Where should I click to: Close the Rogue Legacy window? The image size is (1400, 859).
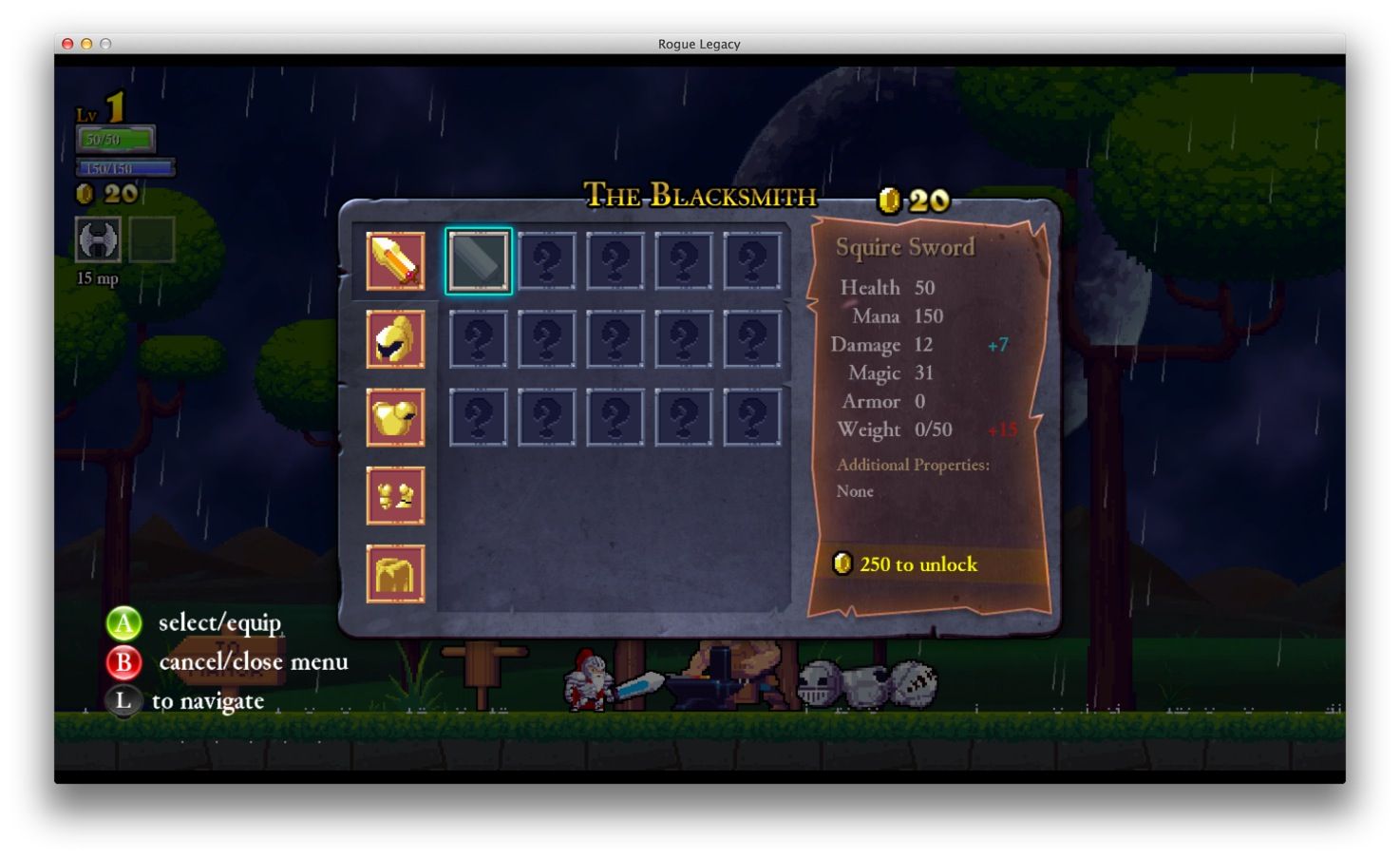pyautogui.click(x=67, y=44)
